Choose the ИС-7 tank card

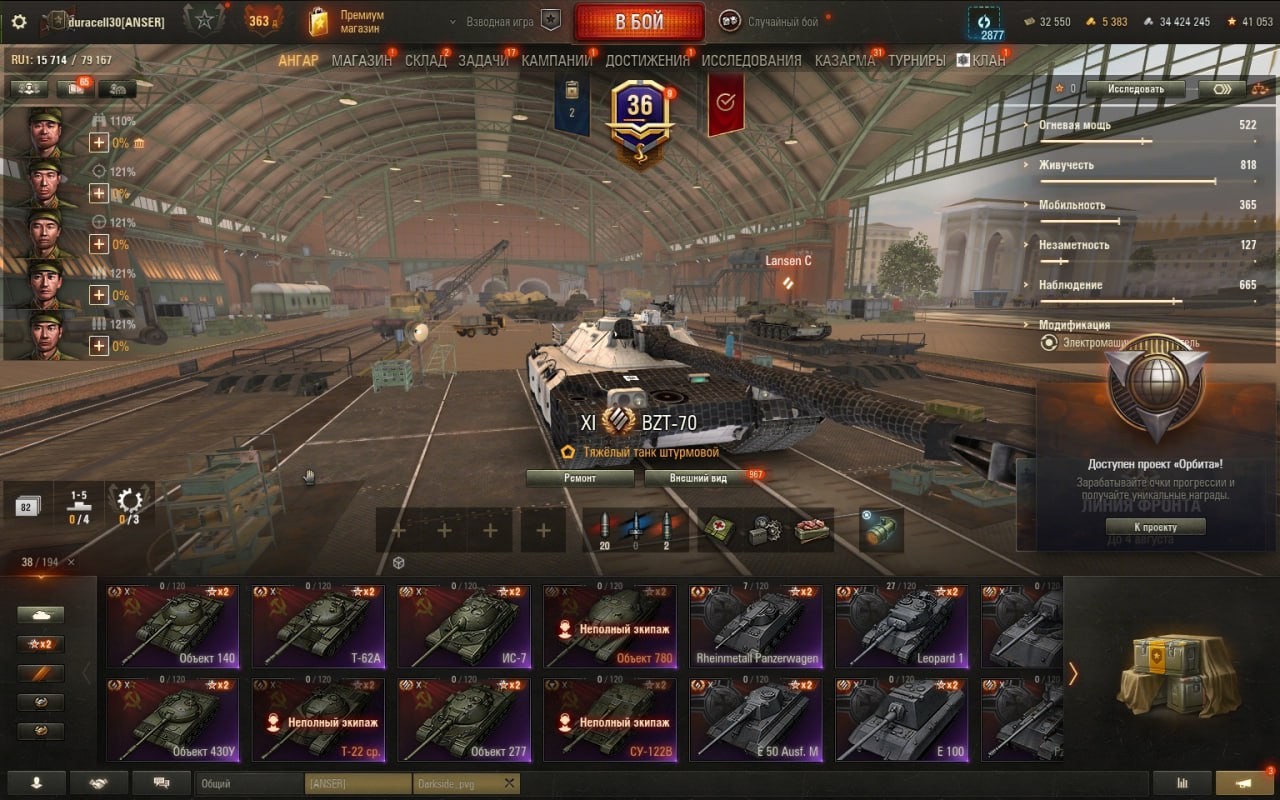pyautogui.click(x=463, y=626)
